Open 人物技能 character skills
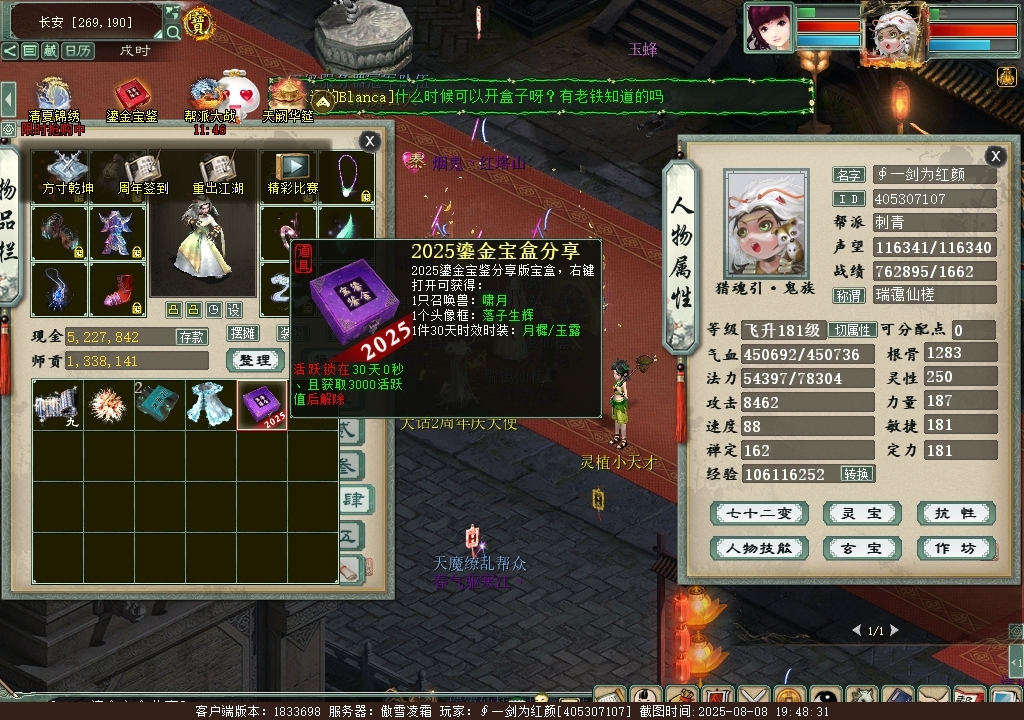1024x720 pixels. [x=758, y=548]
